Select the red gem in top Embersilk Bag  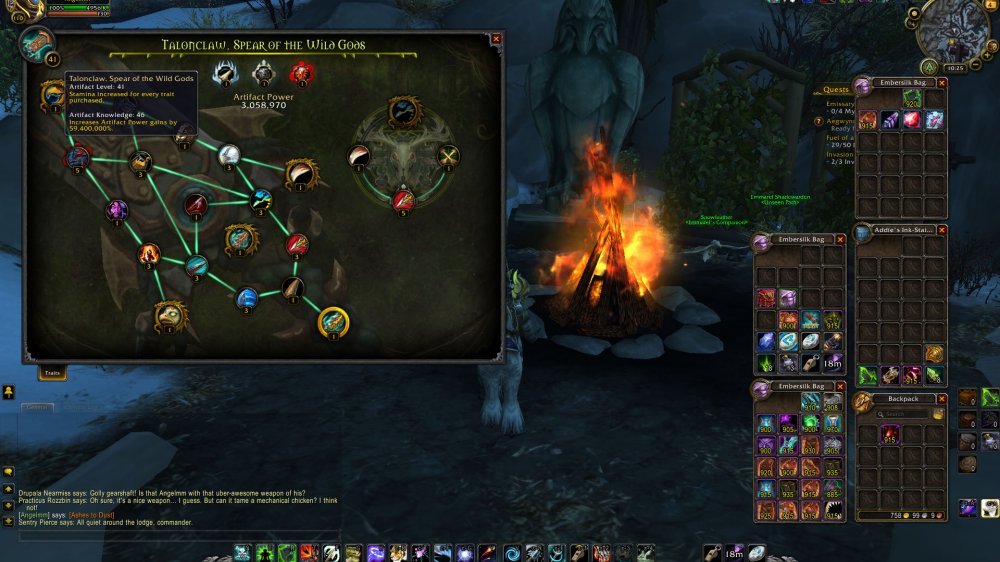click(912, 120)
